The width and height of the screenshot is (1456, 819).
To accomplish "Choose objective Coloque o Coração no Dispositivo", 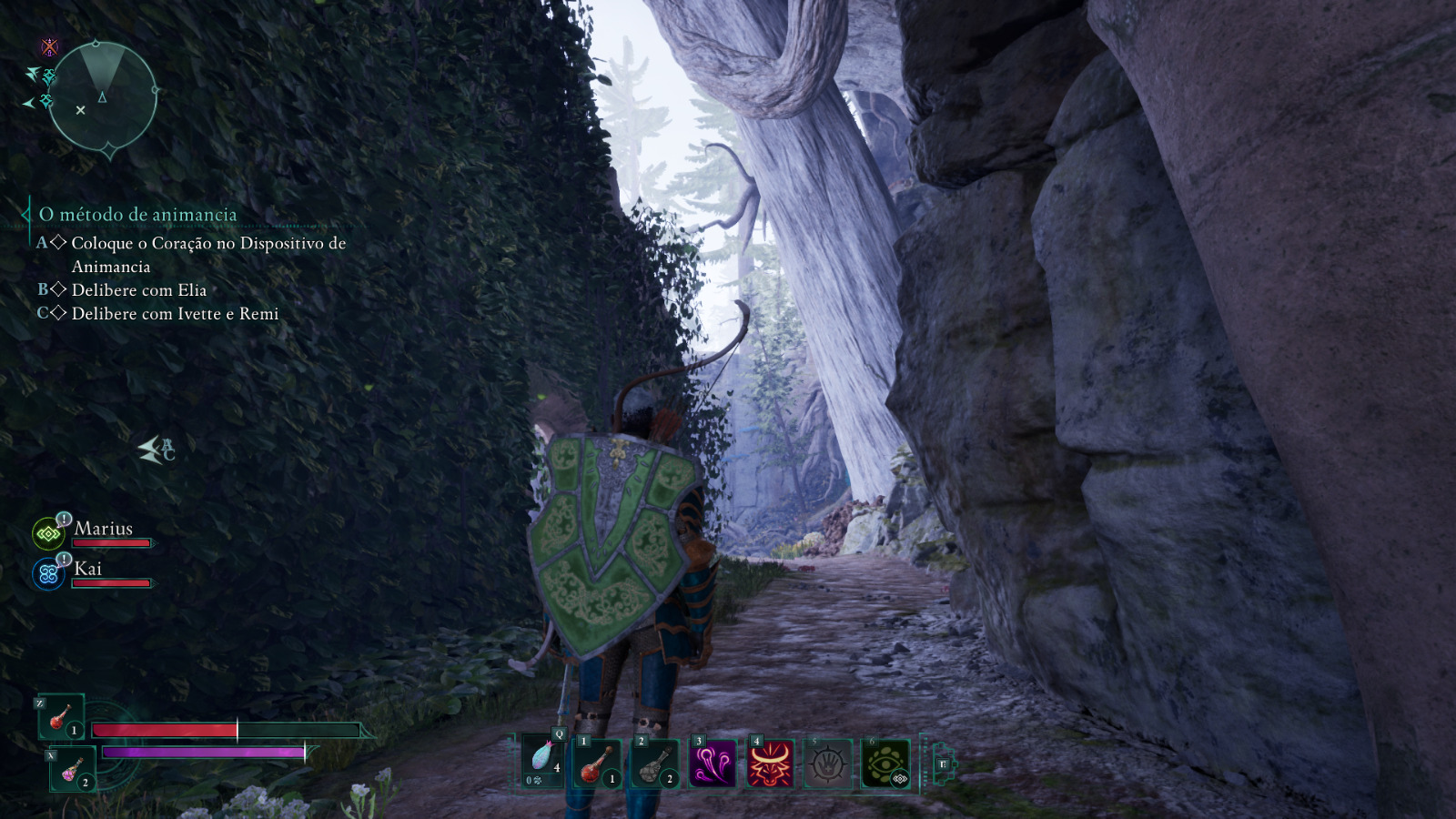I will coord(208,244).
